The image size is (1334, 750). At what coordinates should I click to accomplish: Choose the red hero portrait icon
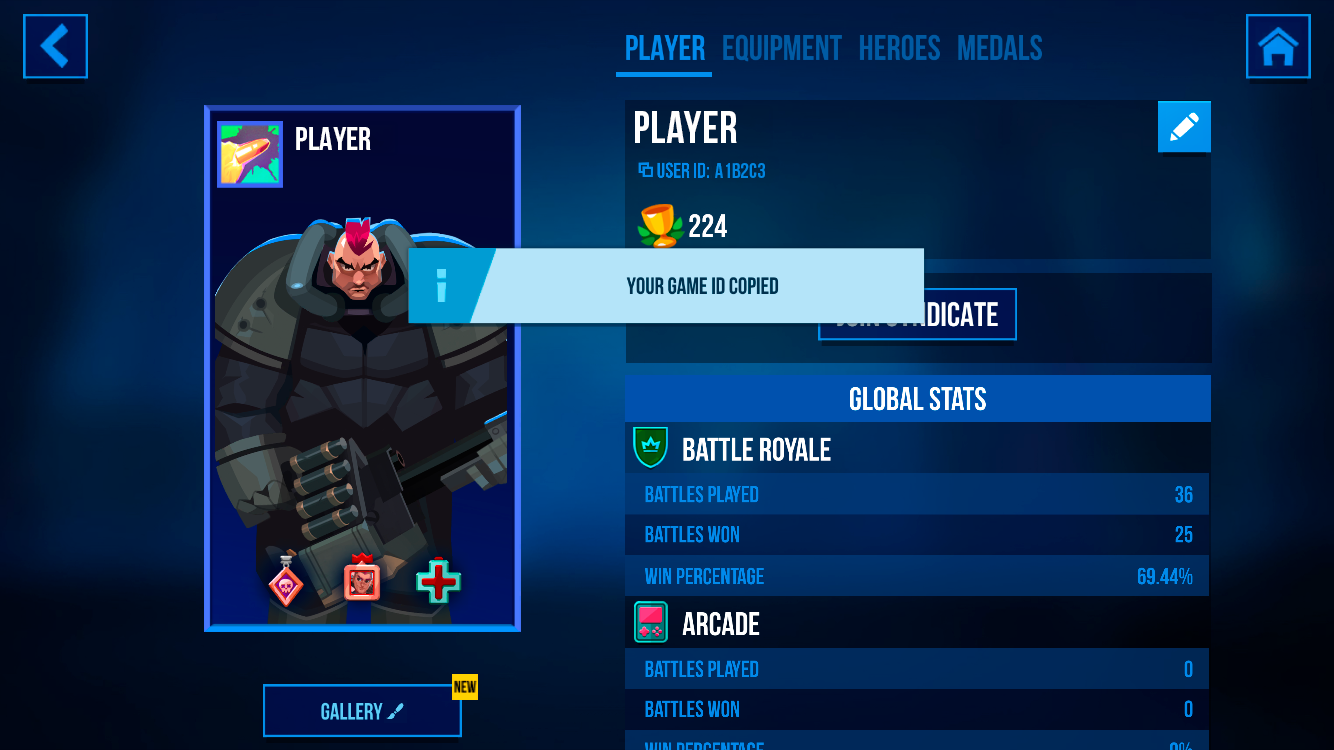362,579
